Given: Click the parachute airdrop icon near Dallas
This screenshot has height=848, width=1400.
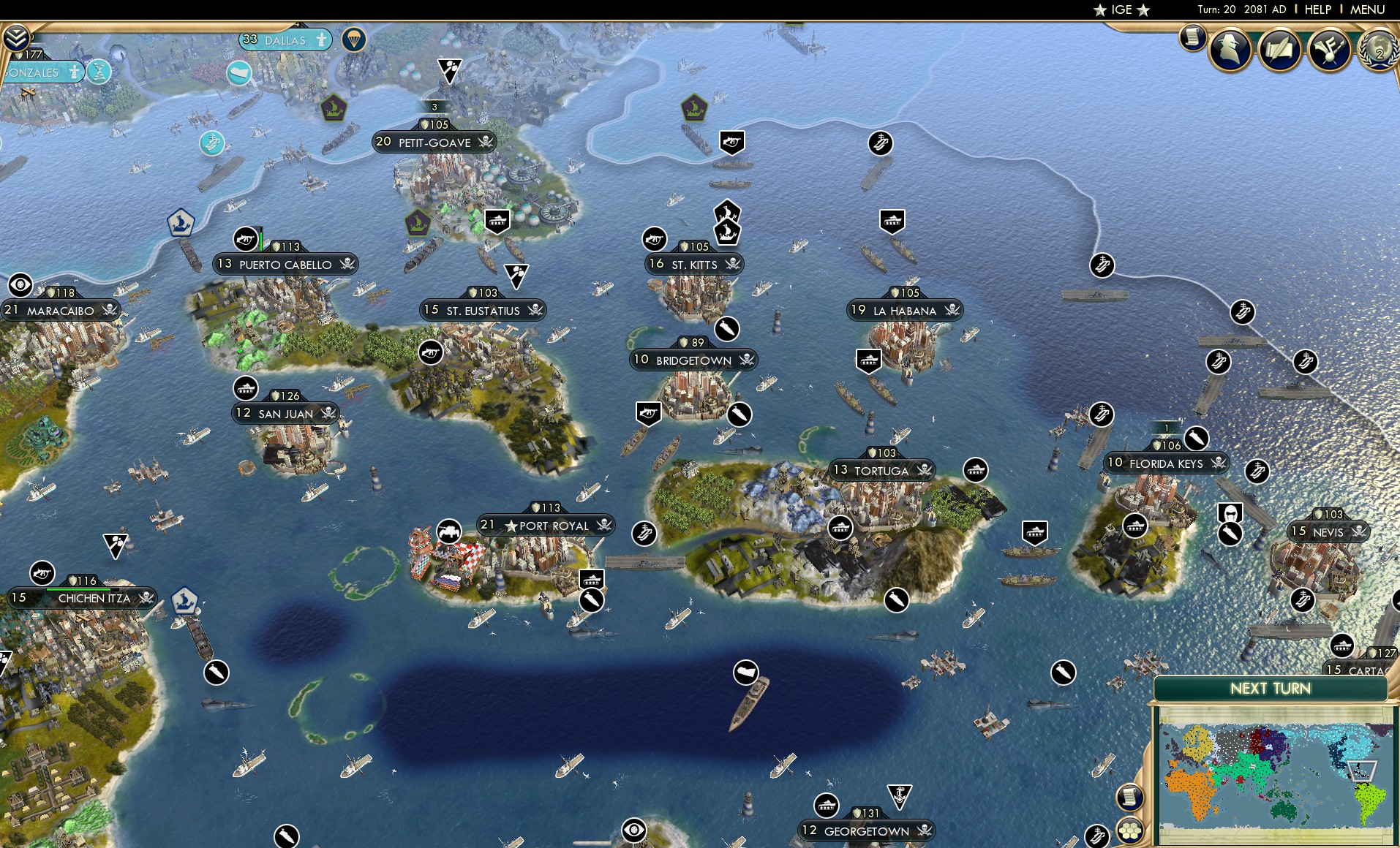Looking at the screenshot, I should click(x=354, y=39).
